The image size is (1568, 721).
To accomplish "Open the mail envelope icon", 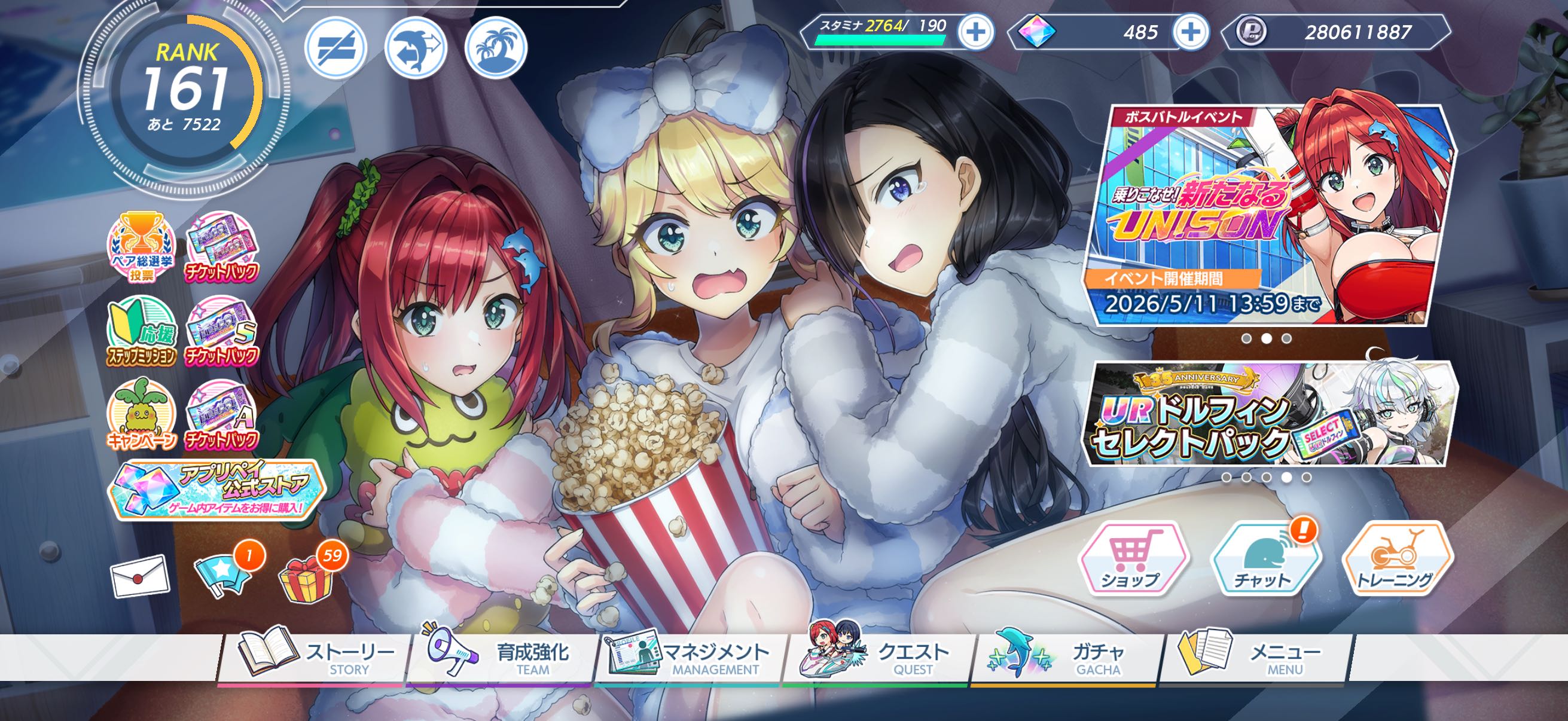I will click(x=140, y=575).
